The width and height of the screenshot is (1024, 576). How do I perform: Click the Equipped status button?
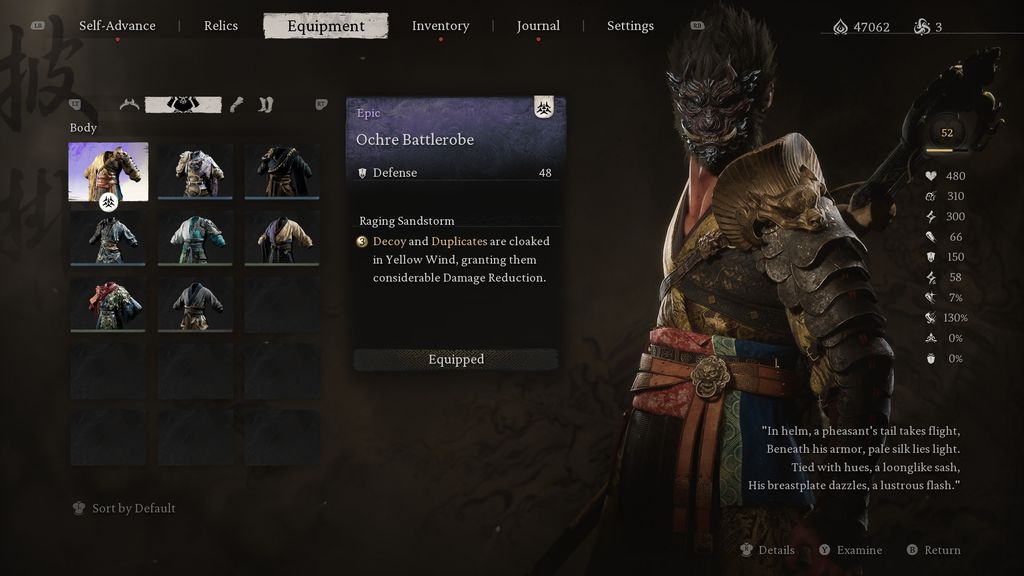click(x=456, y=360)
